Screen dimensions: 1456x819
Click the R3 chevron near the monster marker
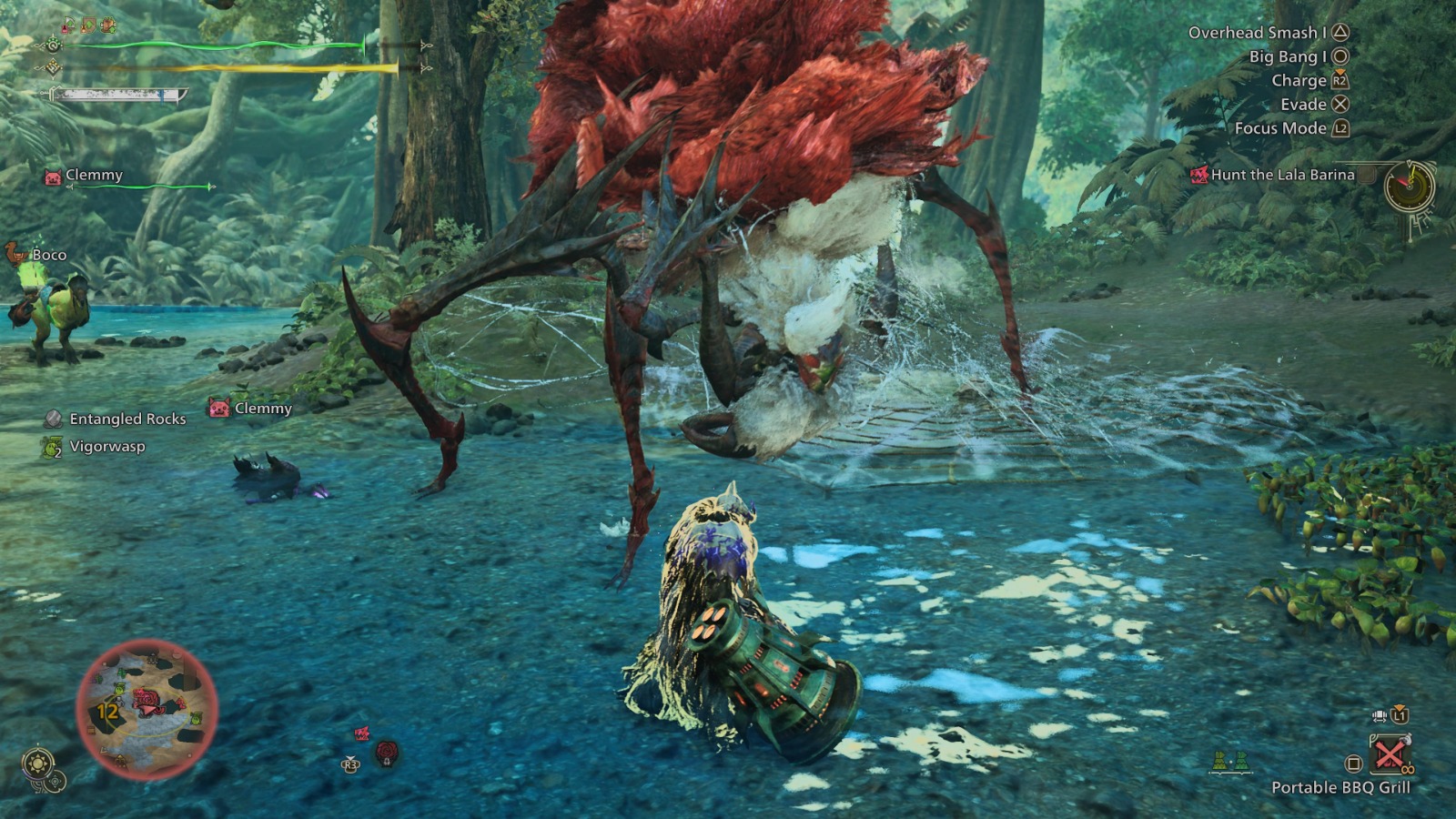click(351, 760)
